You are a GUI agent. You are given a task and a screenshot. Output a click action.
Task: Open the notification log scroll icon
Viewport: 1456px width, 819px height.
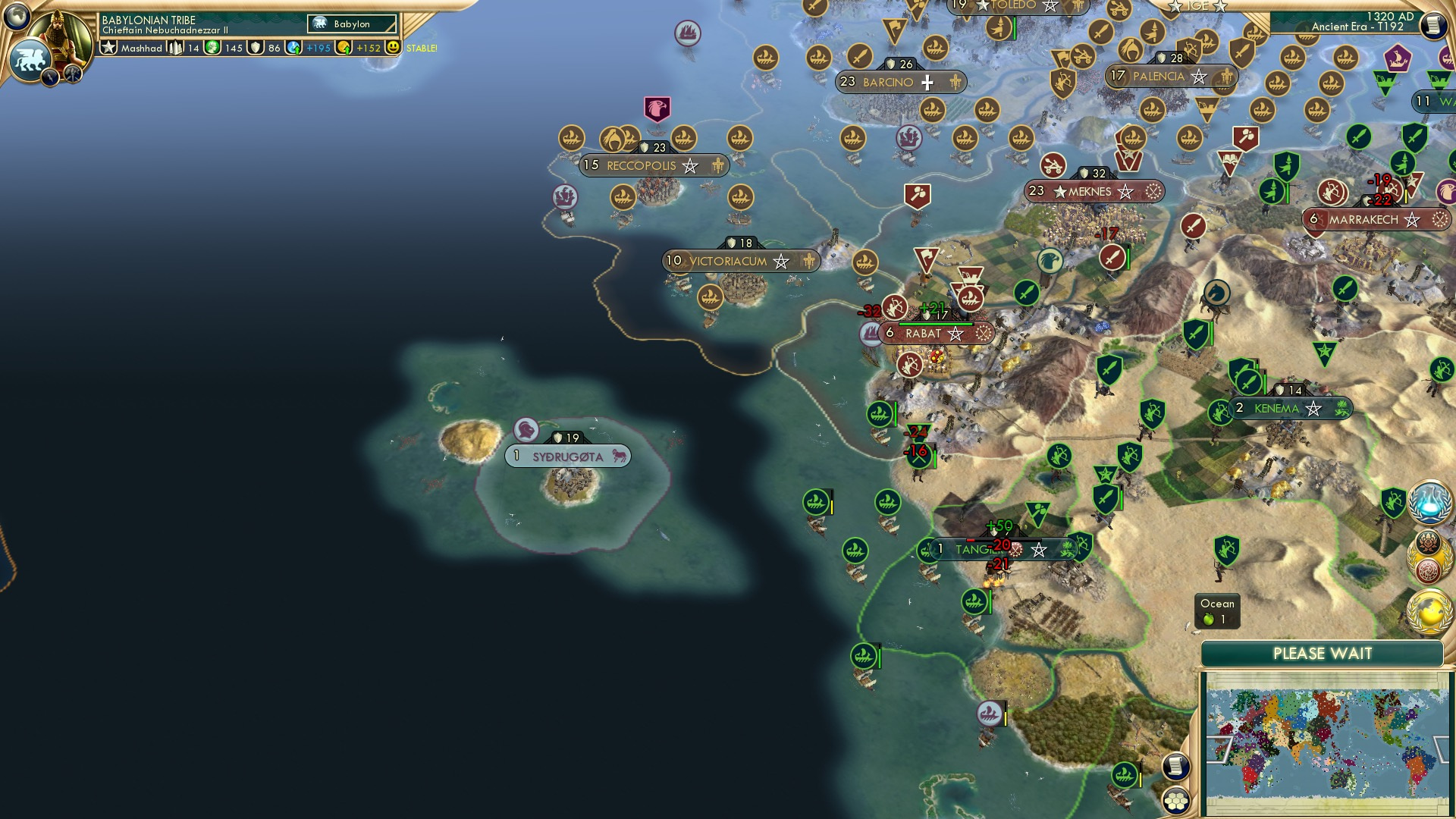(1434, 25)
